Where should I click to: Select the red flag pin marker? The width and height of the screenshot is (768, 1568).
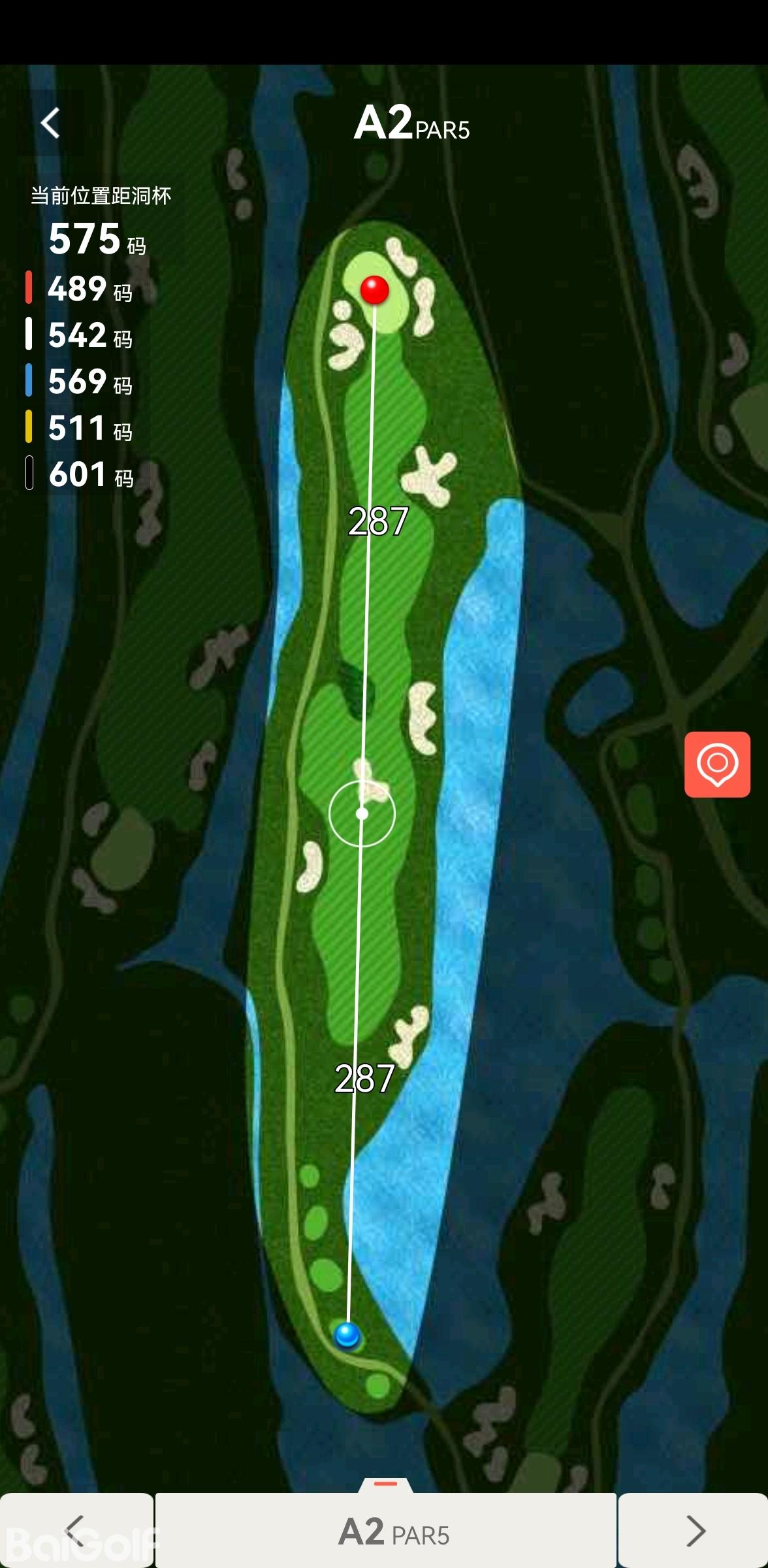coord(375,289)
